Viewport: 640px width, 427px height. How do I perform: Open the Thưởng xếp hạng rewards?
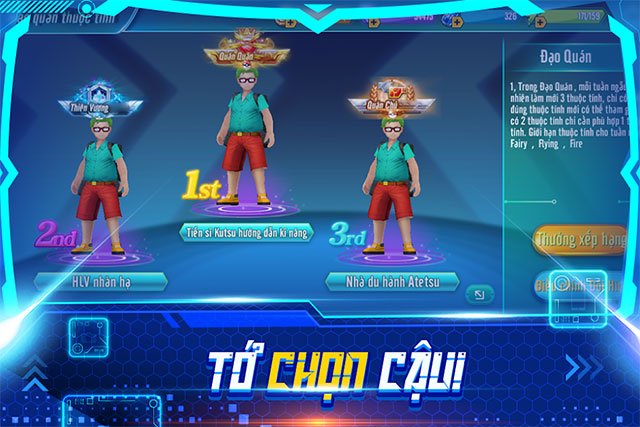coord(580,240)
